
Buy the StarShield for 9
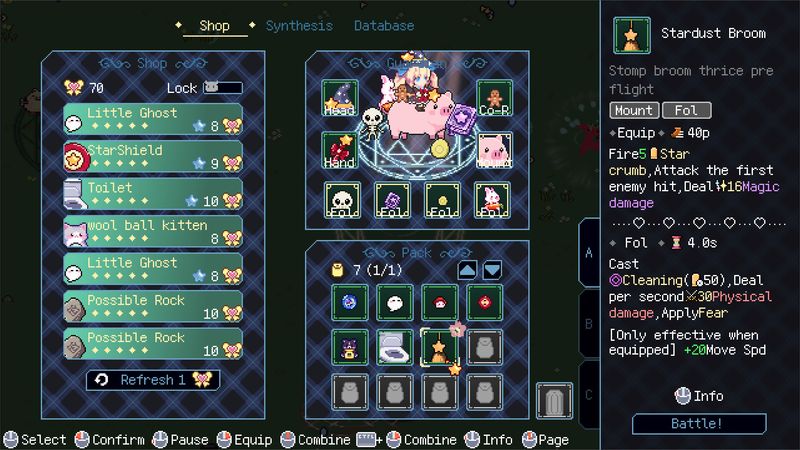click(x=152, y=155)
